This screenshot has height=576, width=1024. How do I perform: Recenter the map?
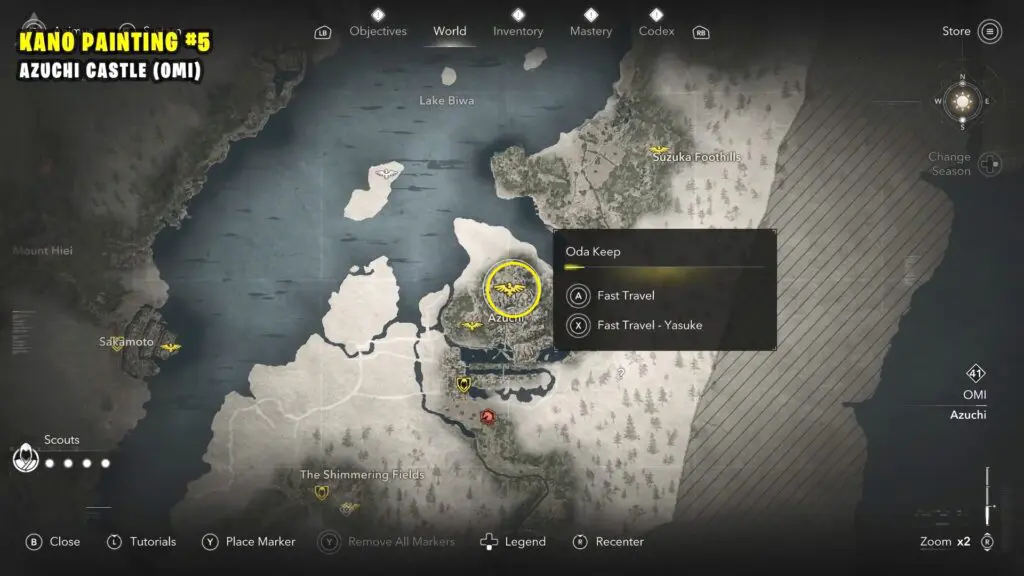[608, 542]
